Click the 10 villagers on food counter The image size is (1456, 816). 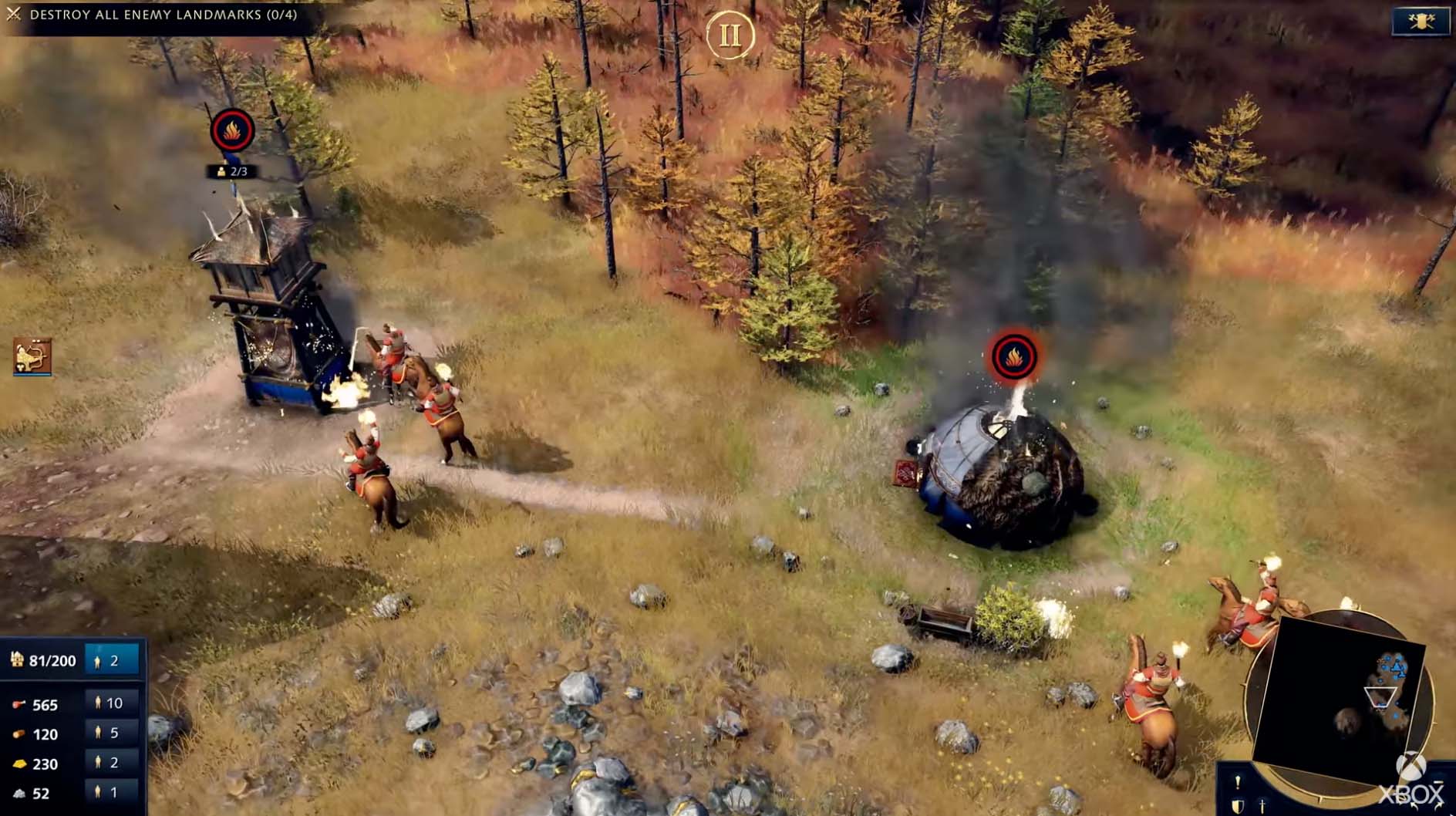coord(110,703)
